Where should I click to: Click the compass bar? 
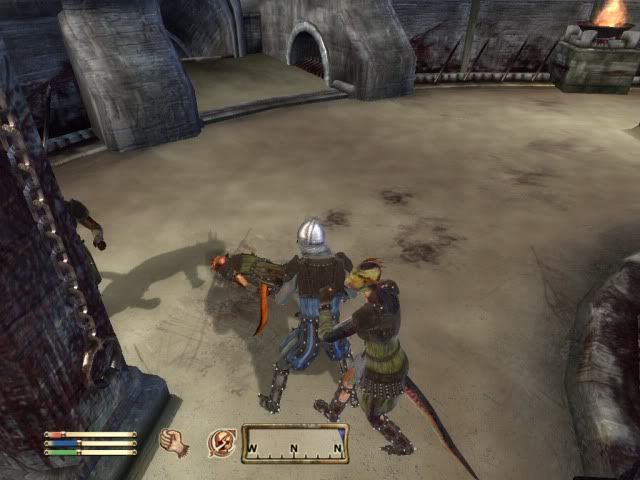[x=295, y=443]
